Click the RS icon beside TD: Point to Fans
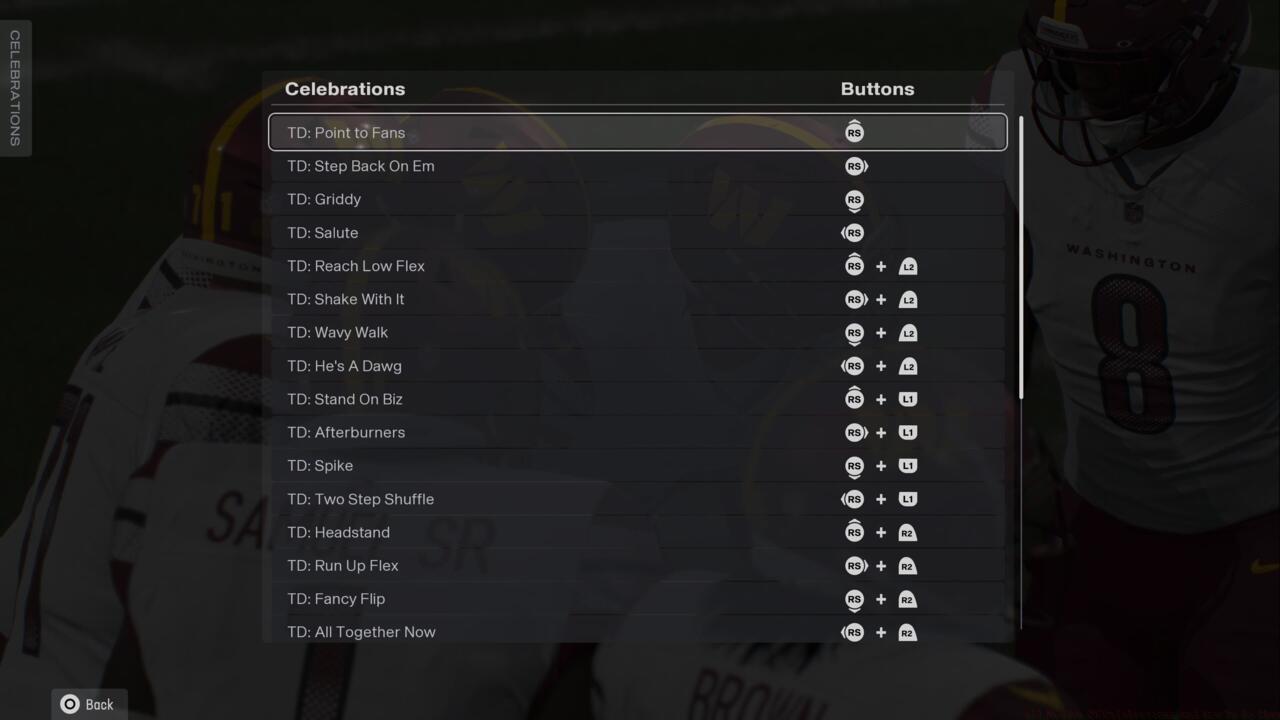Screen dimensions: 1280x720 [854, 132]
